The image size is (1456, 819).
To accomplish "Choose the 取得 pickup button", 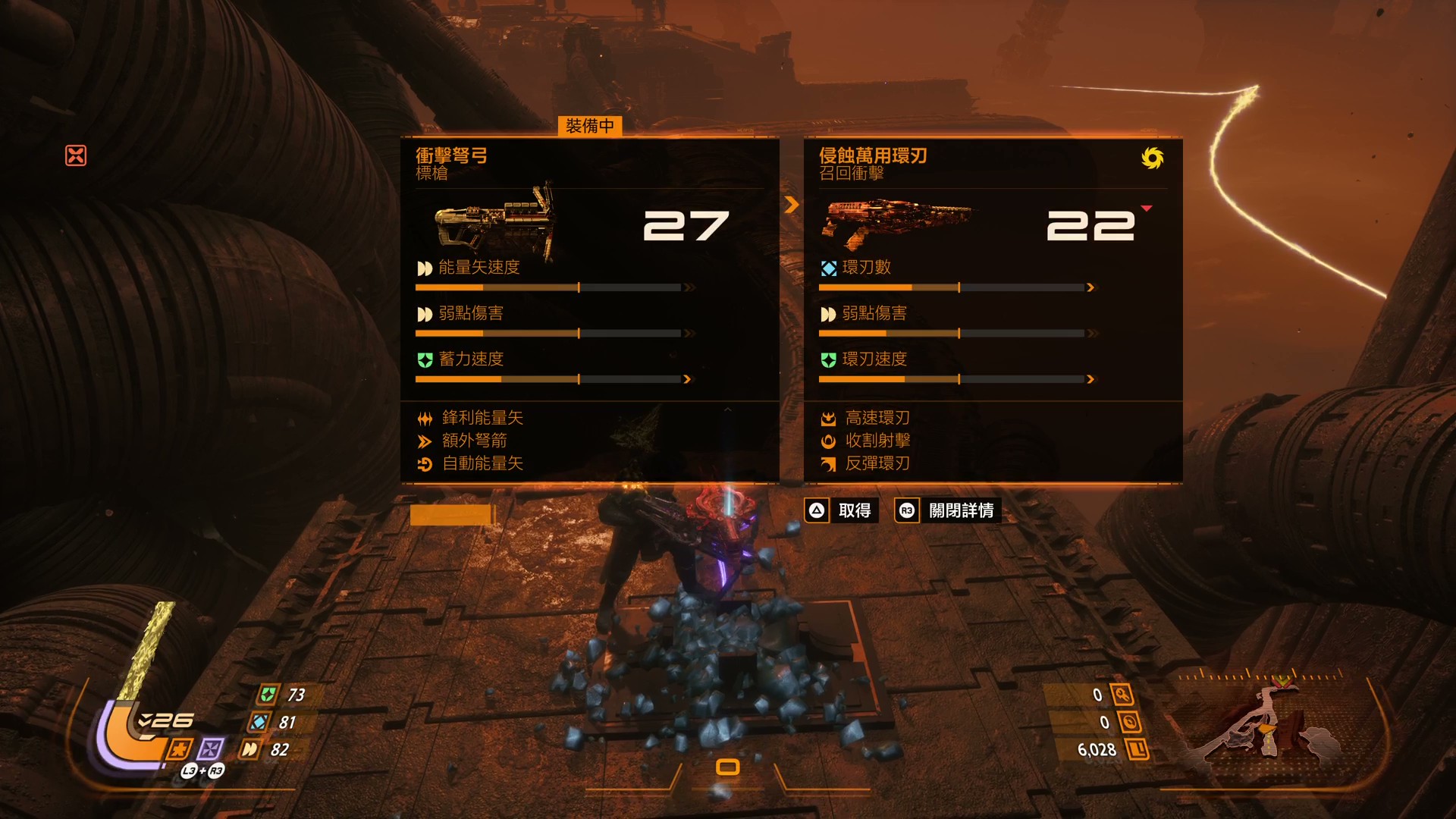I will coord(842,510).
